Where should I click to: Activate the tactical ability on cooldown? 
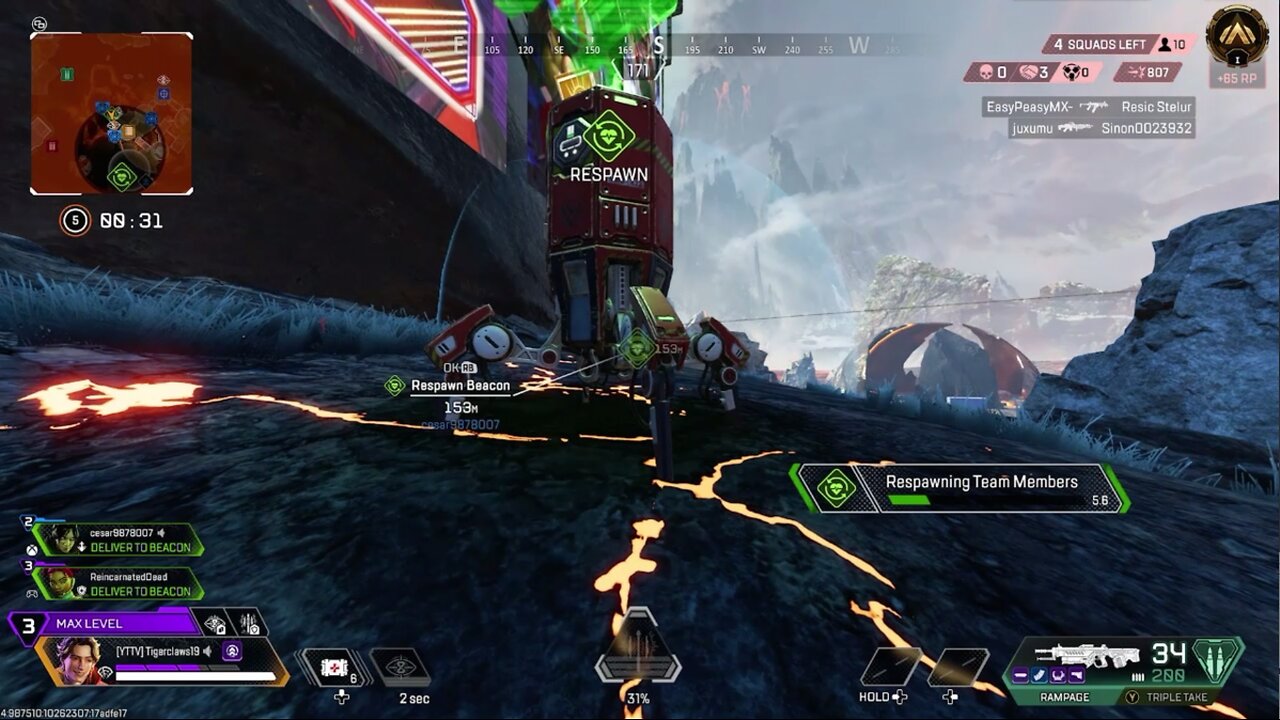400,667
